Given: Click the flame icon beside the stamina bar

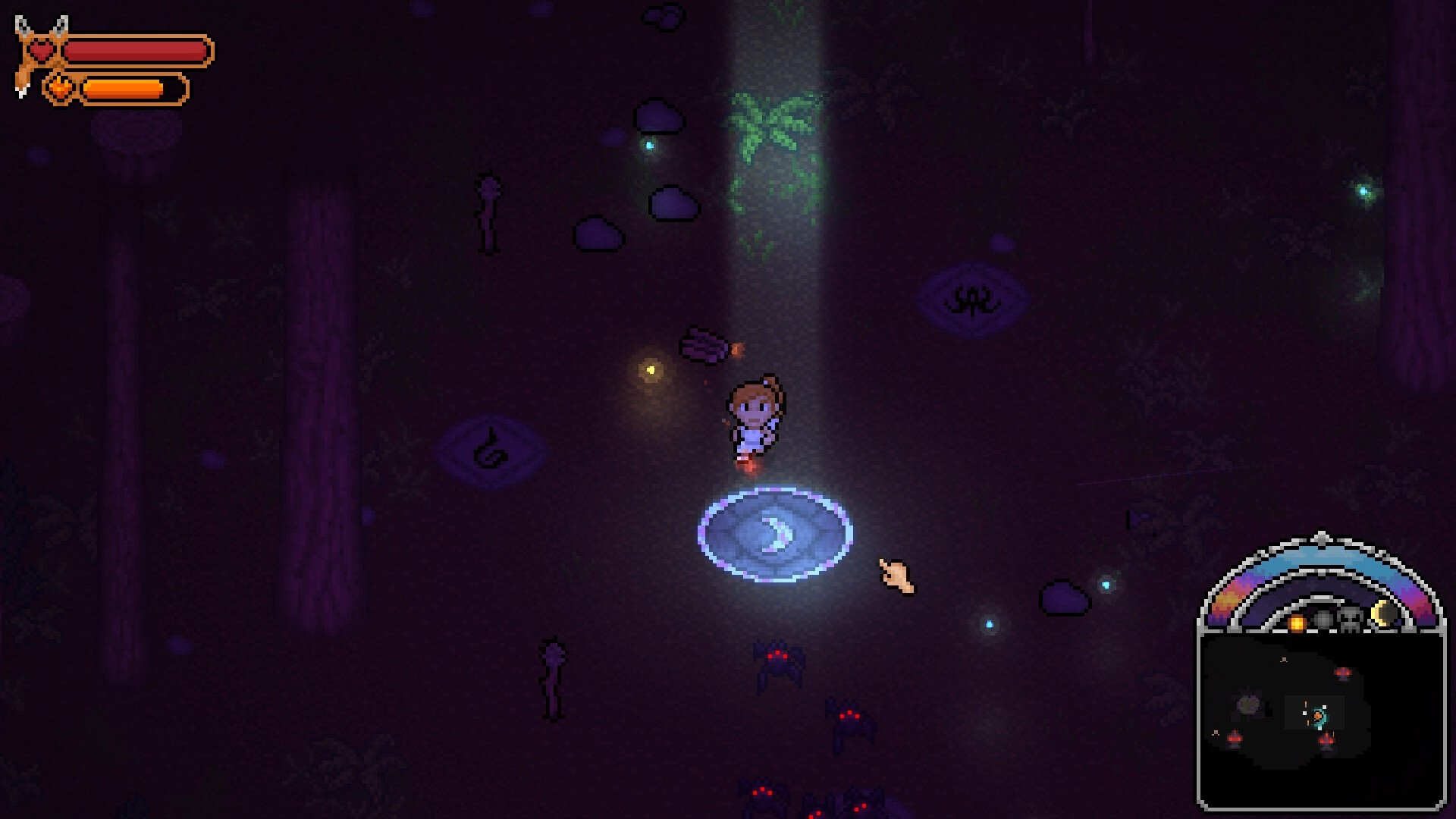Looking at the screenshot, I should [59, 87].
